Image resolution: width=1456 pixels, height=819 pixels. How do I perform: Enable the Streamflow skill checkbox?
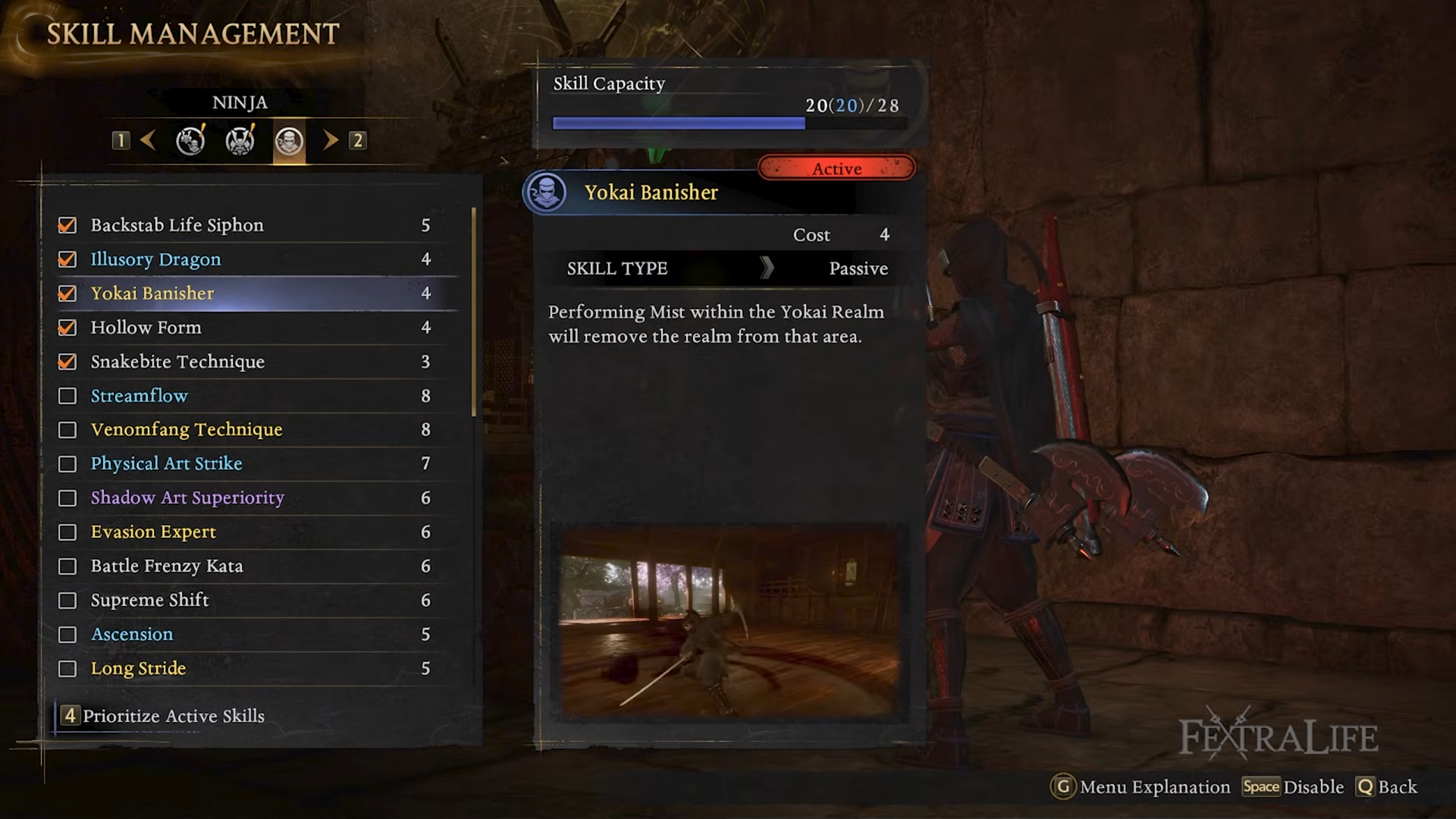tap(67, 396)
